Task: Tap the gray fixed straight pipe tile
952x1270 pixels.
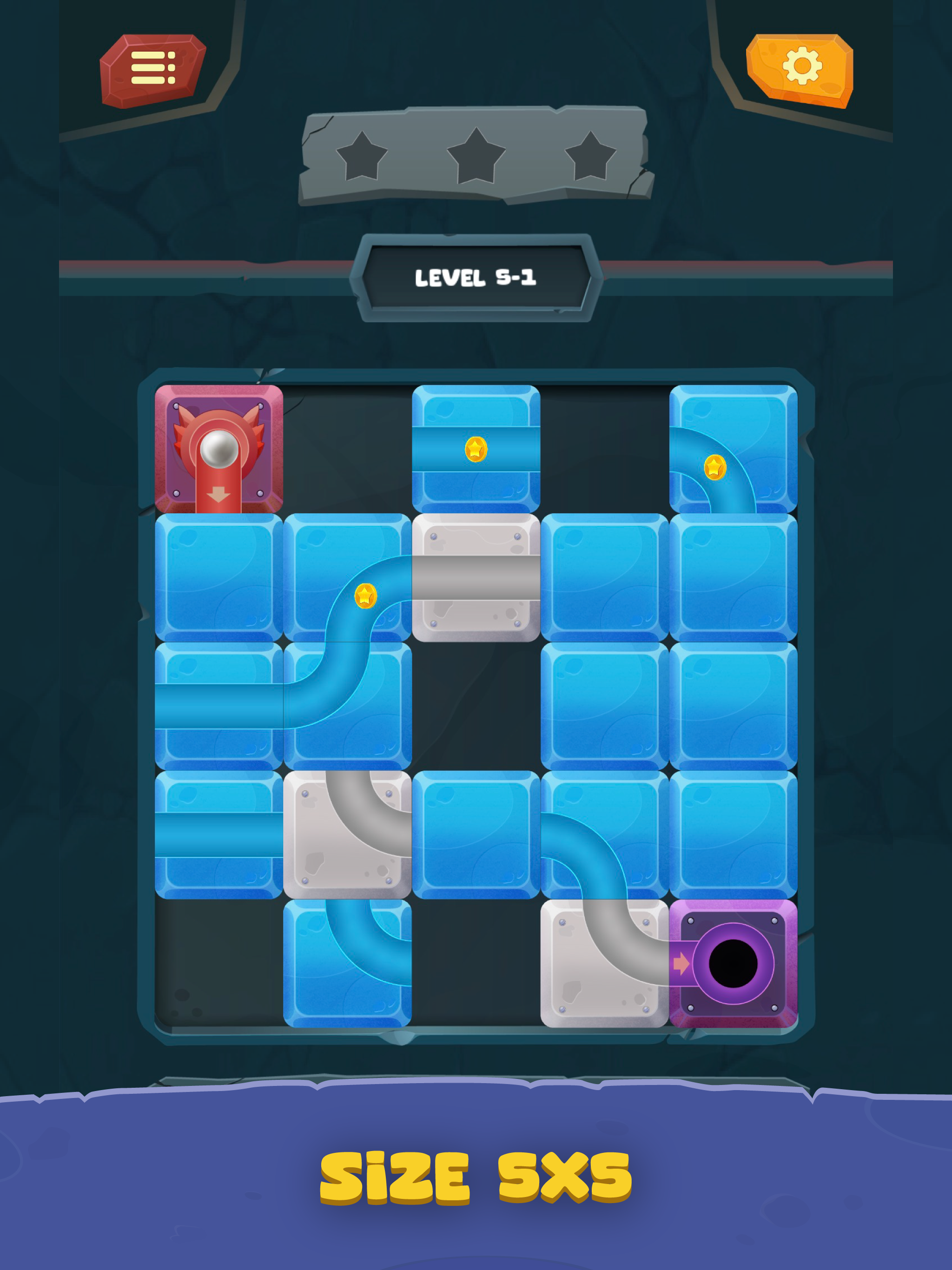Action: [x=476, y=579]
